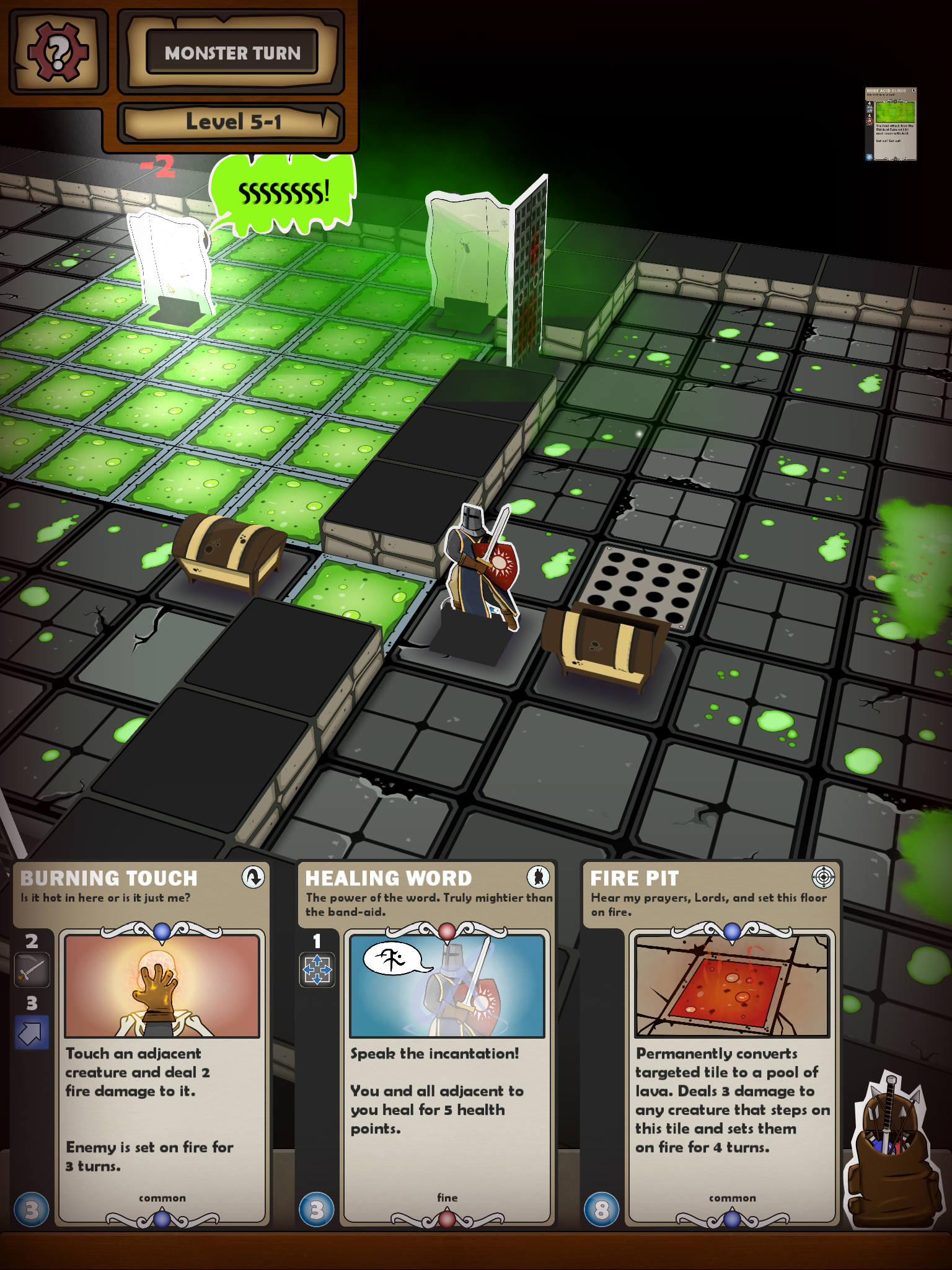Click the Level 5-1 banner
This screenshot has width=952, height=1270.
(x=231, y=122)
